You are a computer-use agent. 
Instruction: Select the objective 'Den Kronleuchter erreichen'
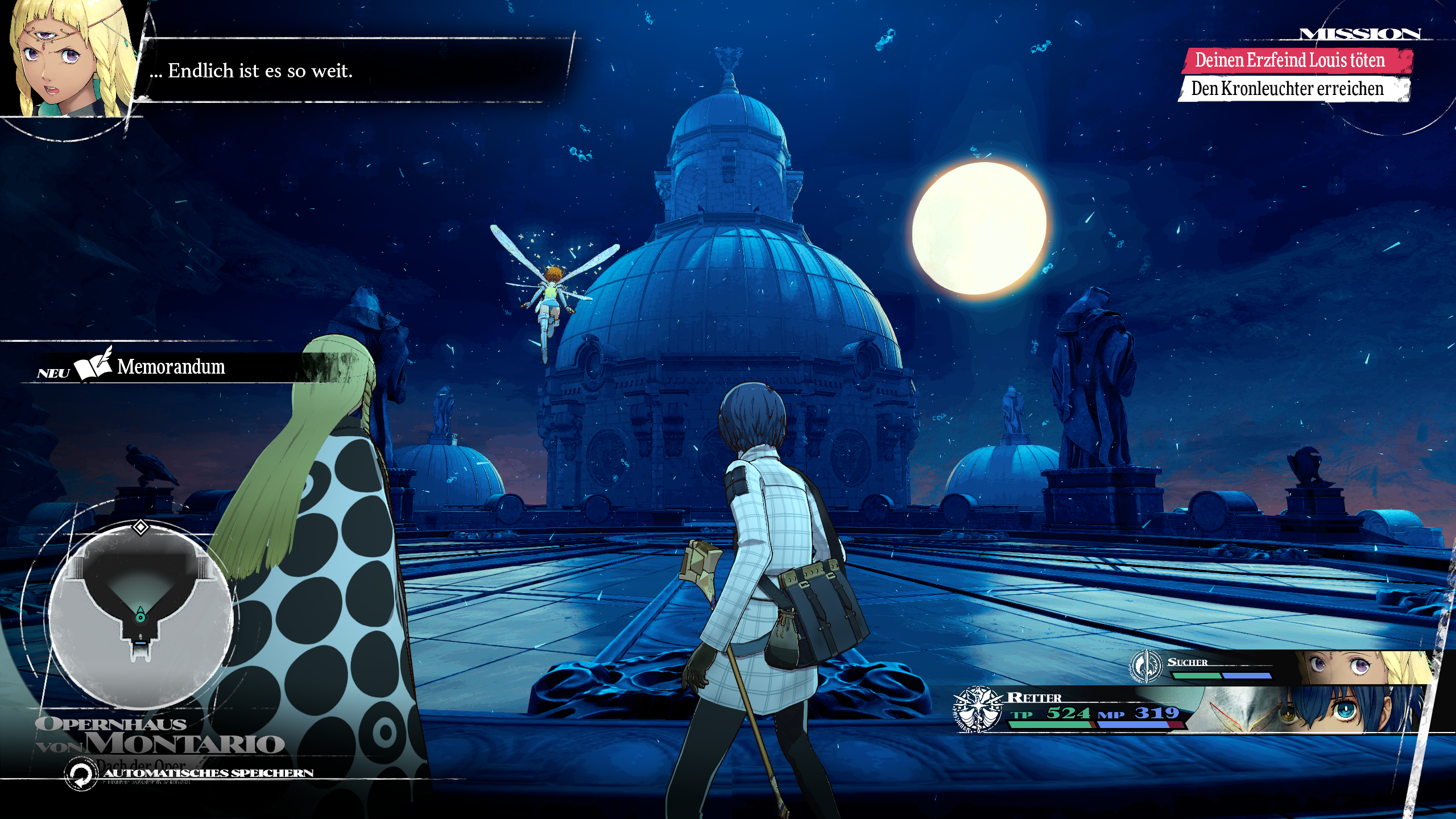pos(1288,89)
